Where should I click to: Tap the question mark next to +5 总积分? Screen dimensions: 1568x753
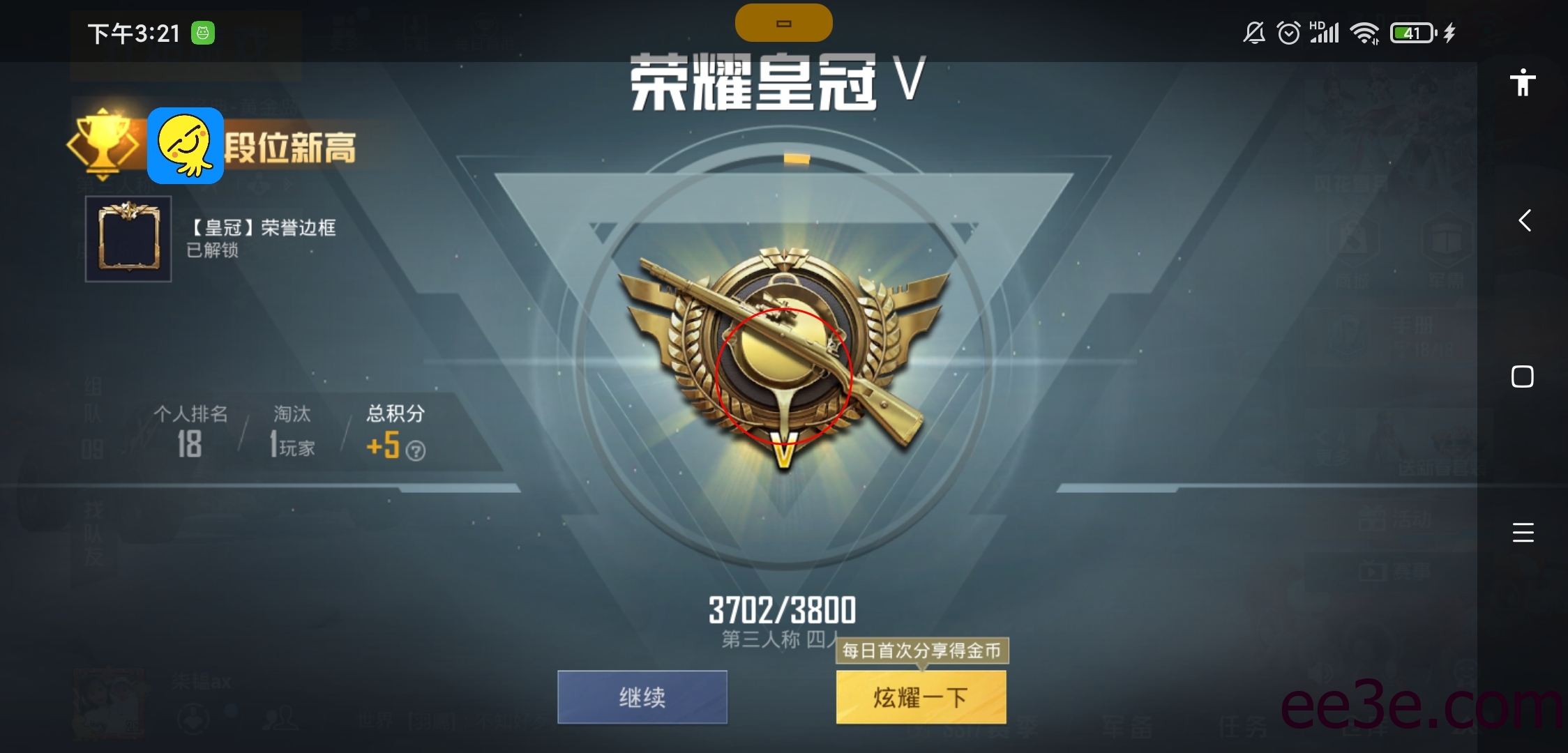pyautogui.click(x=416, y=450)
